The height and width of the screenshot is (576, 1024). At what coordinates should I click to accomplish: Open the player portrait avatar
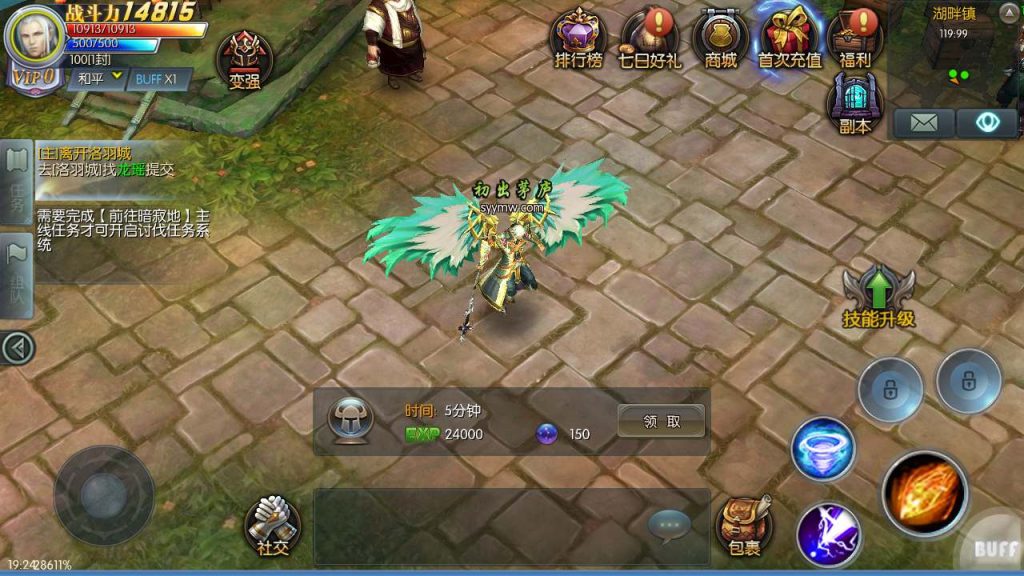click(34, 38)
